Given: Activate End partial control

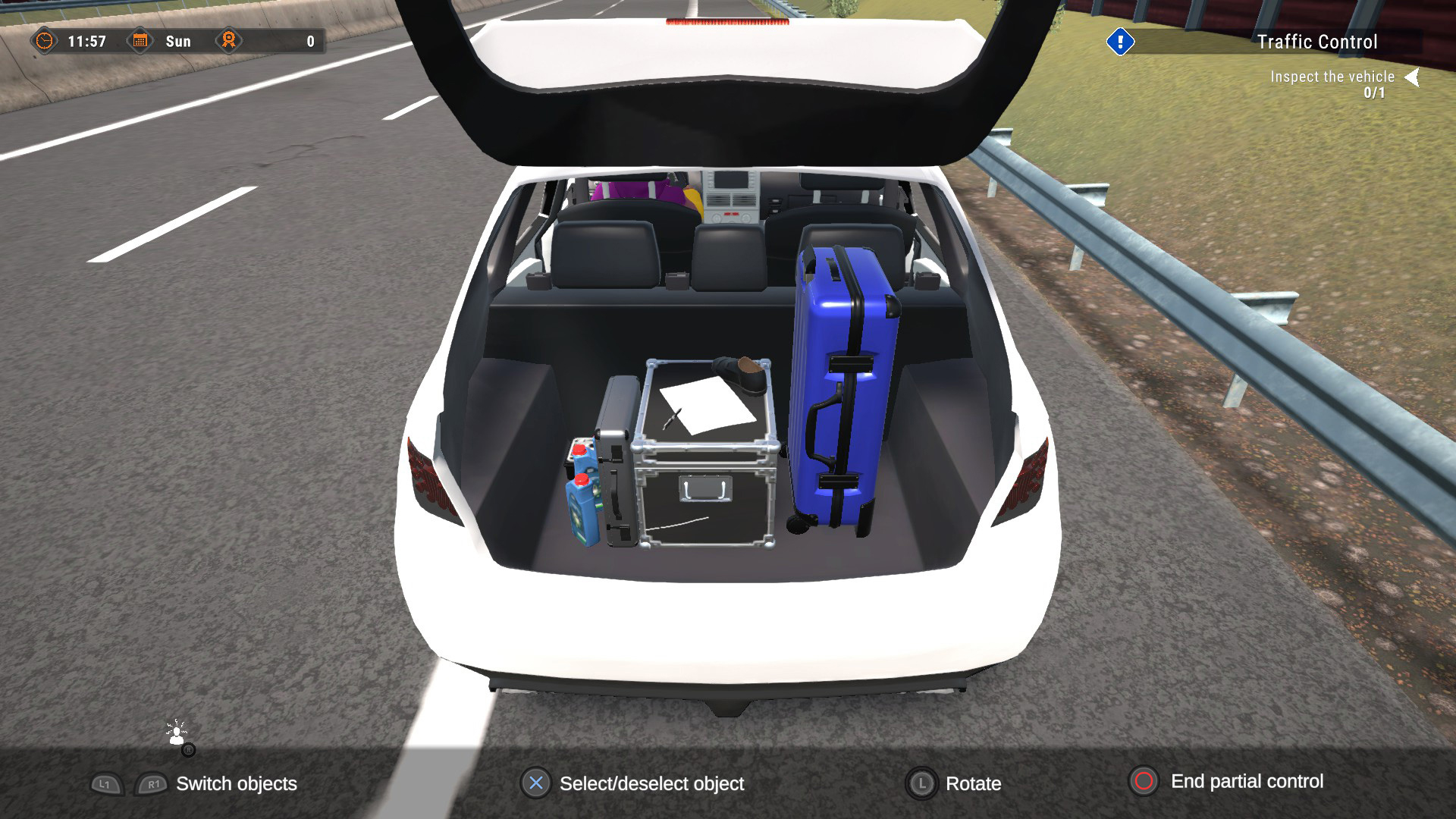Looking at the screenshot, I should pos(1247,783).
